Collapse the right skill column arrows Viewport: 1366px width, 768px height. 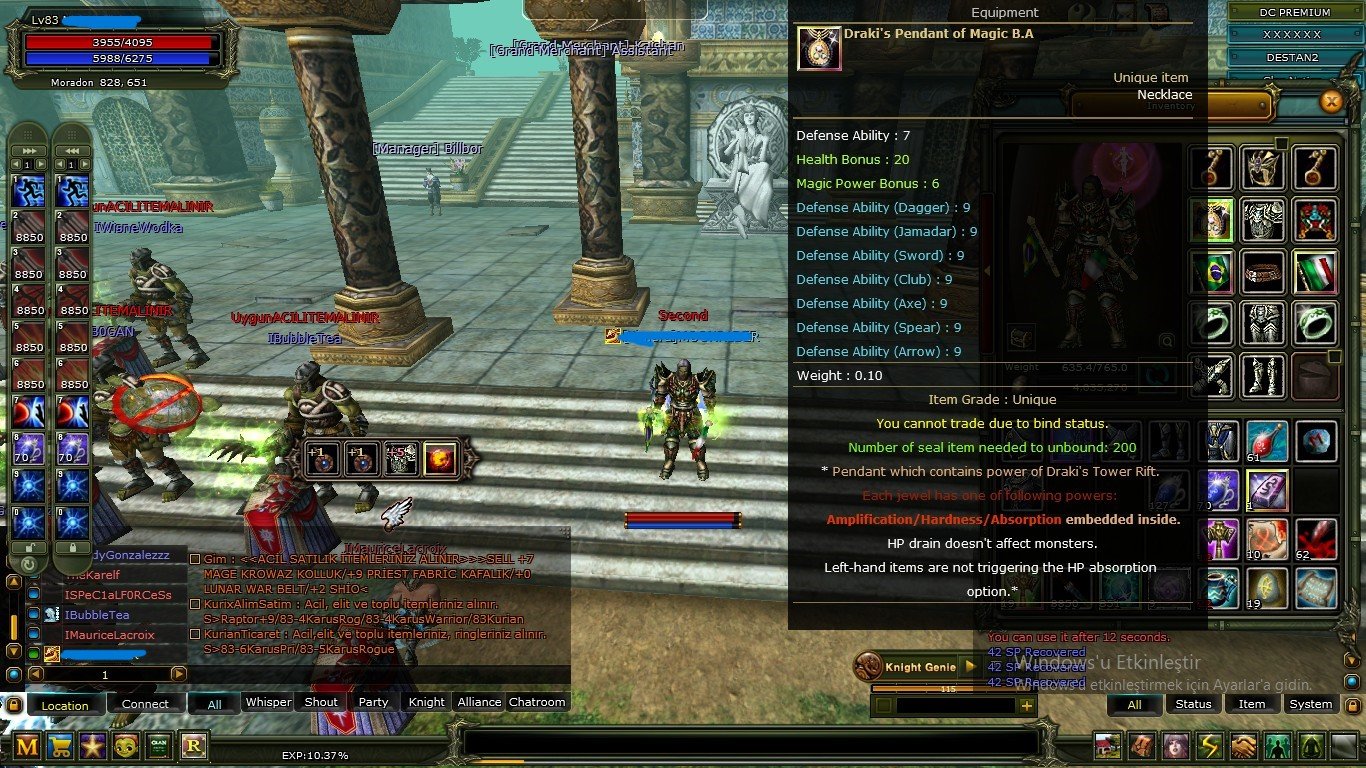[x=74, y=151]
